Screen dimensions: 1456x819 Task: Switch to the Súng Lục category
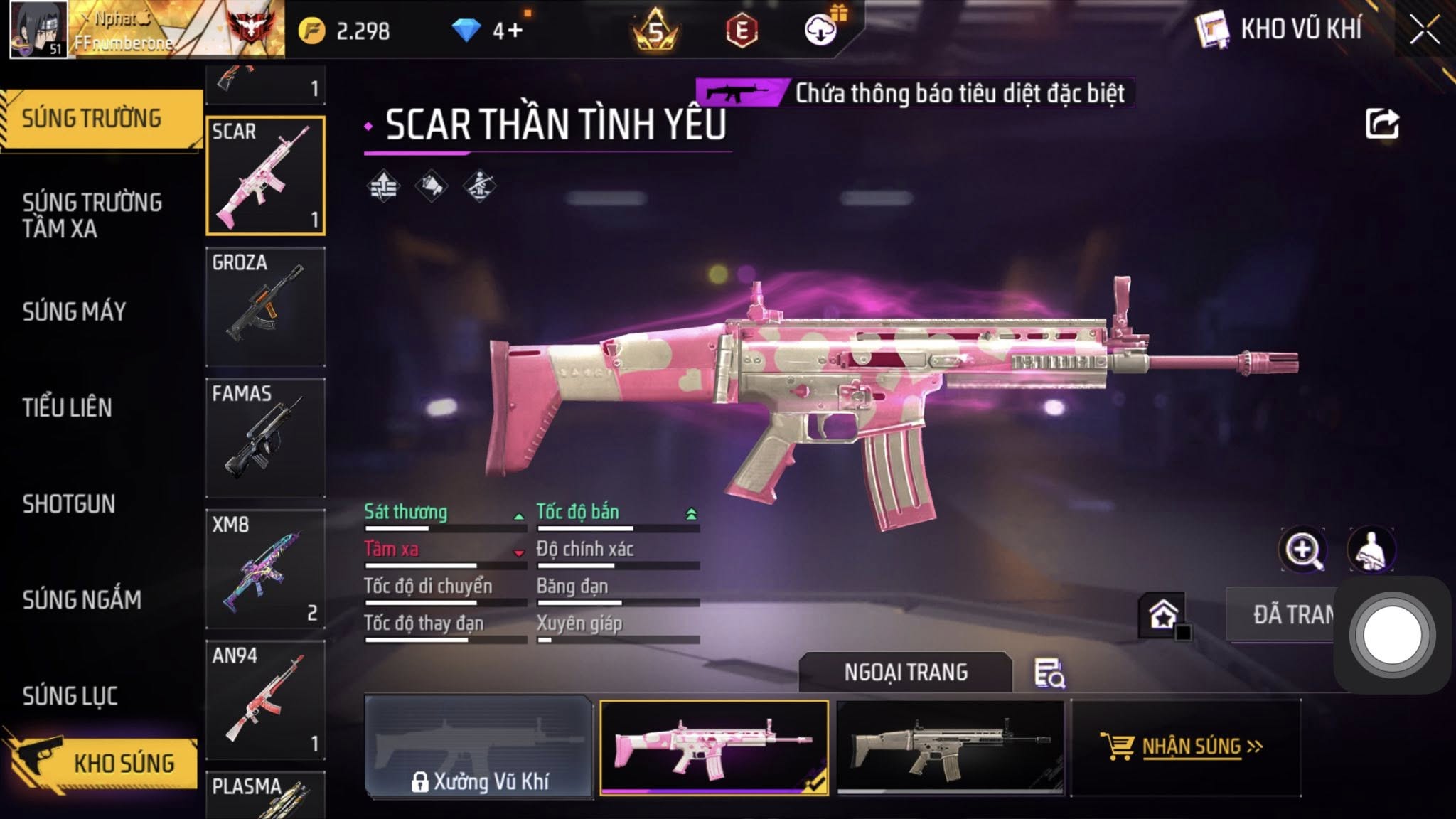tap(70, 696)
